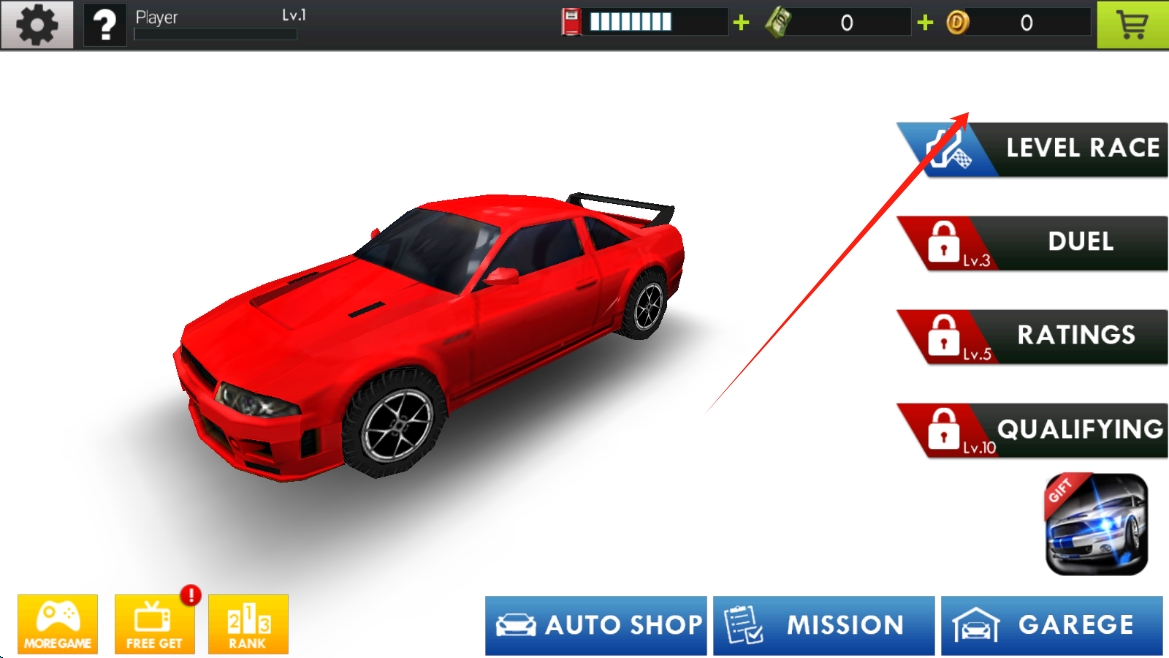Open help via the question mark button
Image resolution: width=1169 pixels, height=658 pixels.
(x=104, y=25)
